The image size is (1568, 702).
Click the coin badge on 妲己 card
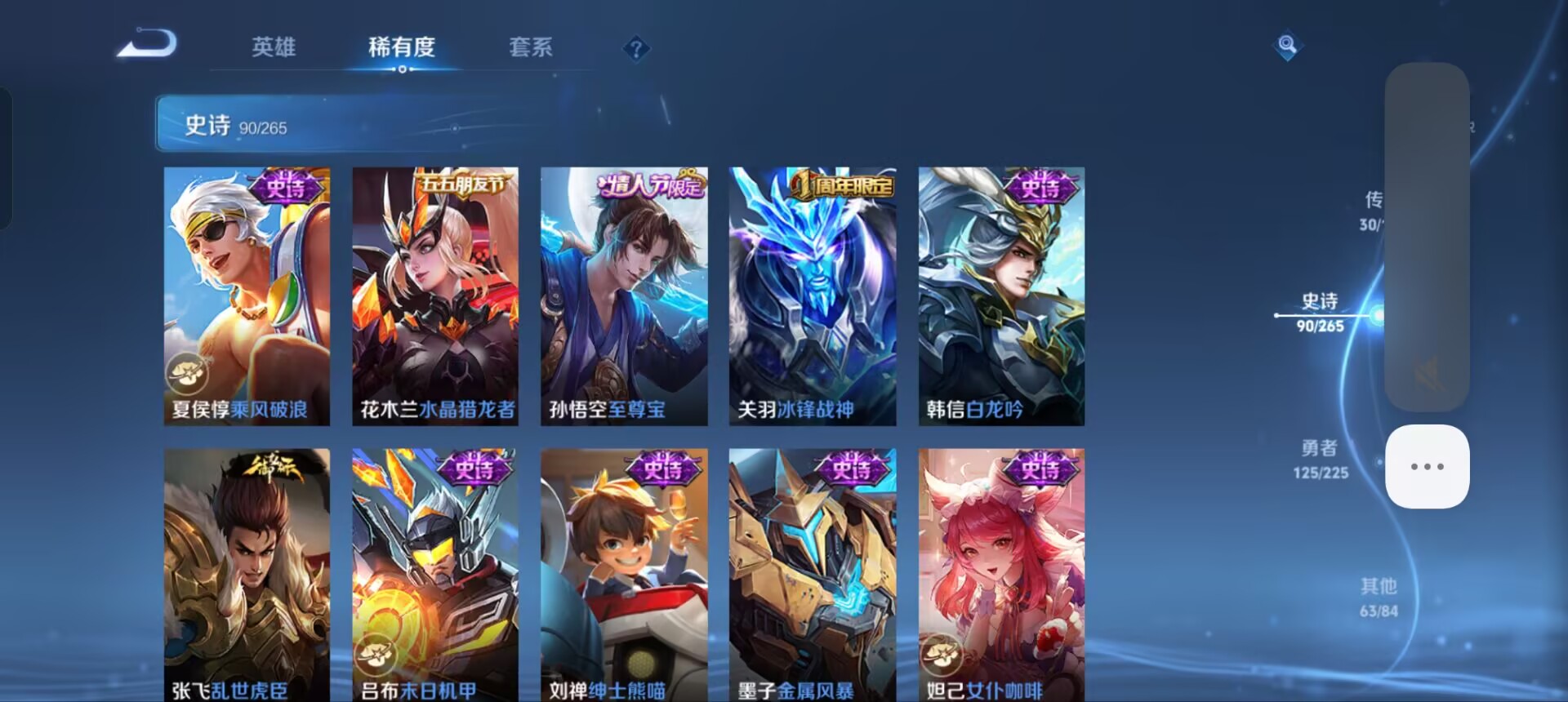click(941, 653)
